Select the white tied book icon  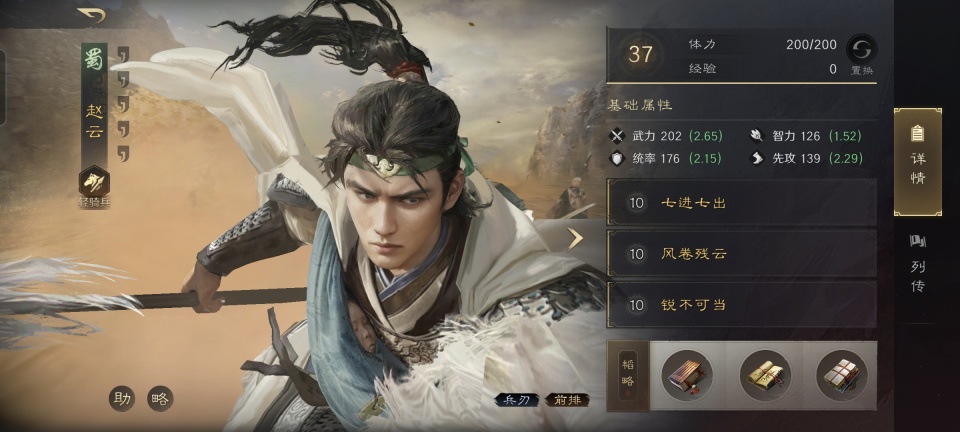click(841, 375)
